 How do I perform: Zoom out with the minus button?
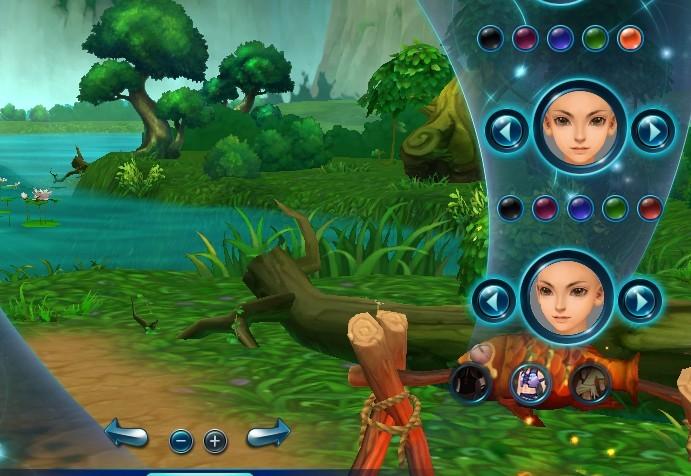181,440
